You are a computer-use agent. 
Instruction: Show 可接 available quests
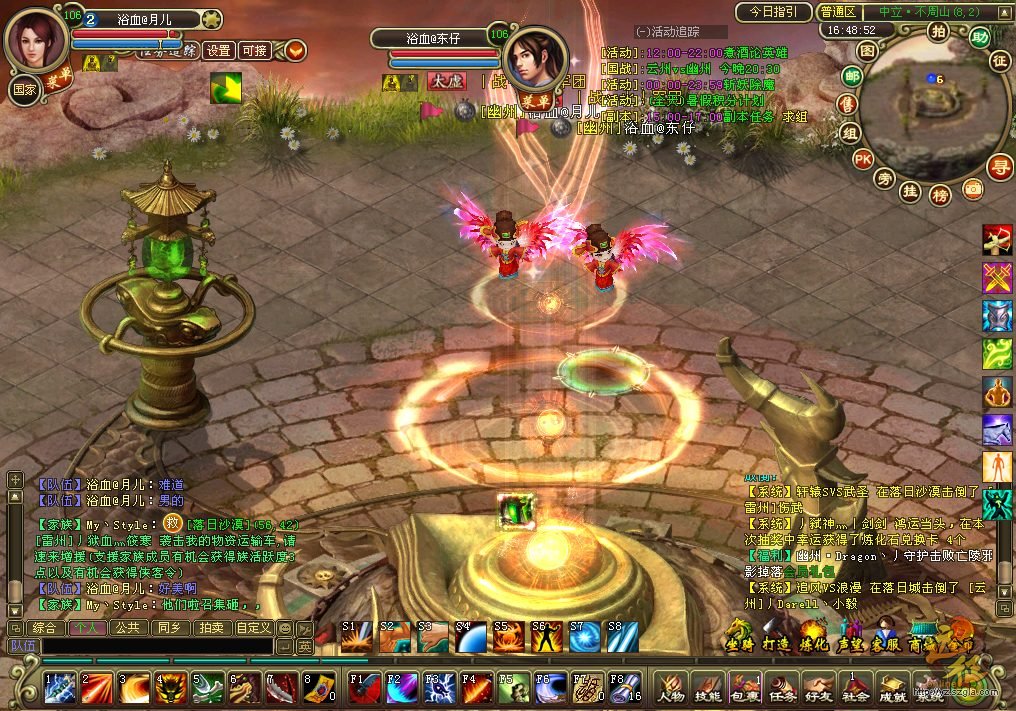coord(255,50)
